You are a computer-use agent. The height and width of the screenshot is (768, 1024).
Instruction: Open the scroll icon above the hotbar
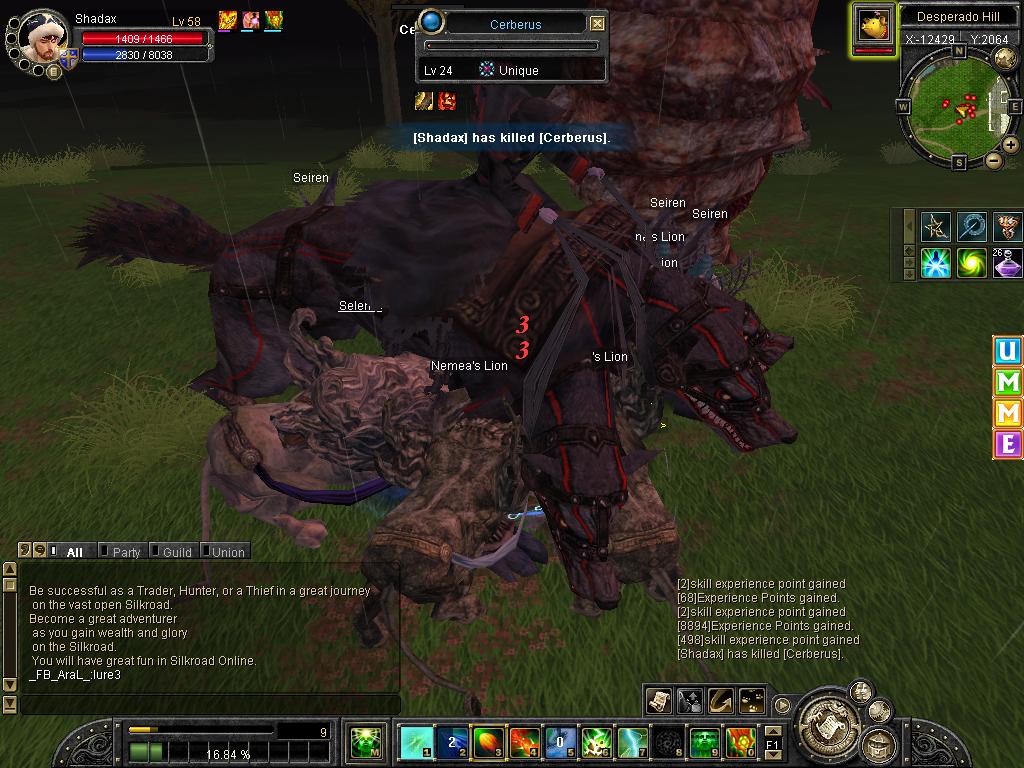tap(658, 701)
